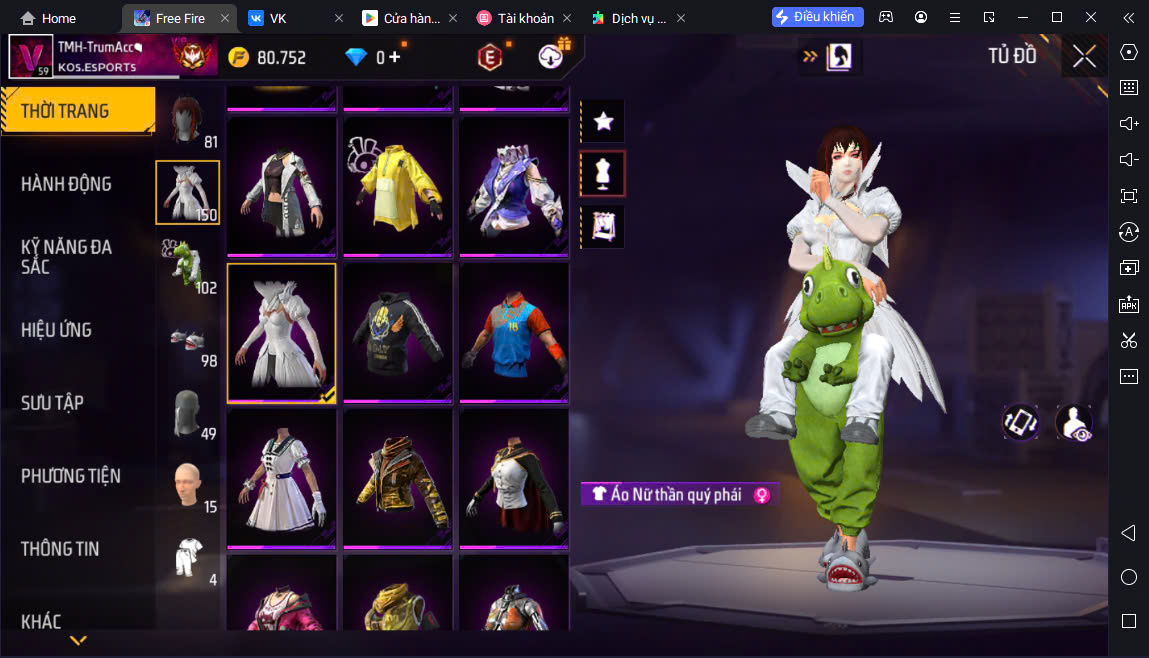
Task: Maximize the emulator window
Action: (x=1057, y=18)
